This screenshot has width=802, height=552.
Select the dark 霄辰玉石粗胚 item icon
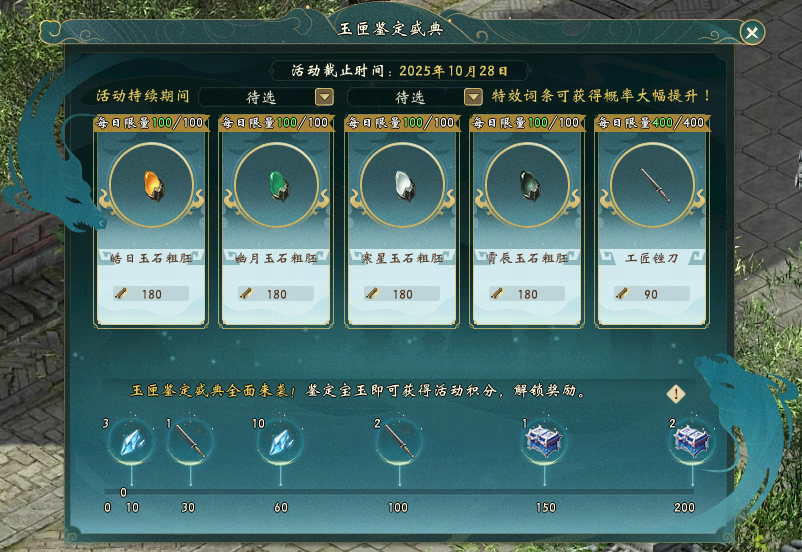click(x=527, y=185)
